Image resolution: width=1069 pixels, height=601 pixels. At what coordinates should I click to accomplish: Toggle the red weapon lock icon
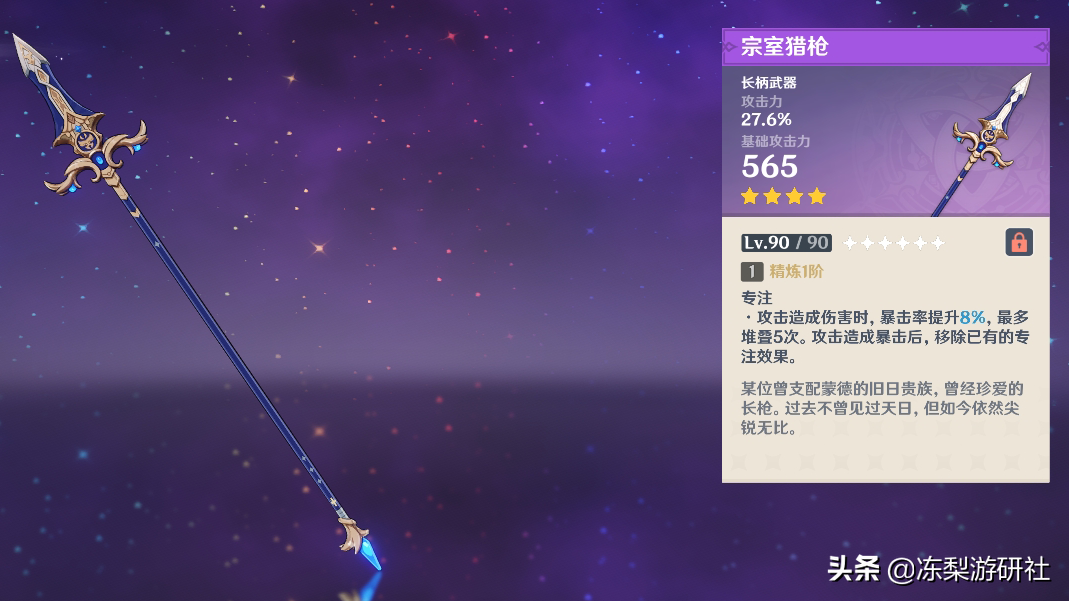point(1019,242)
